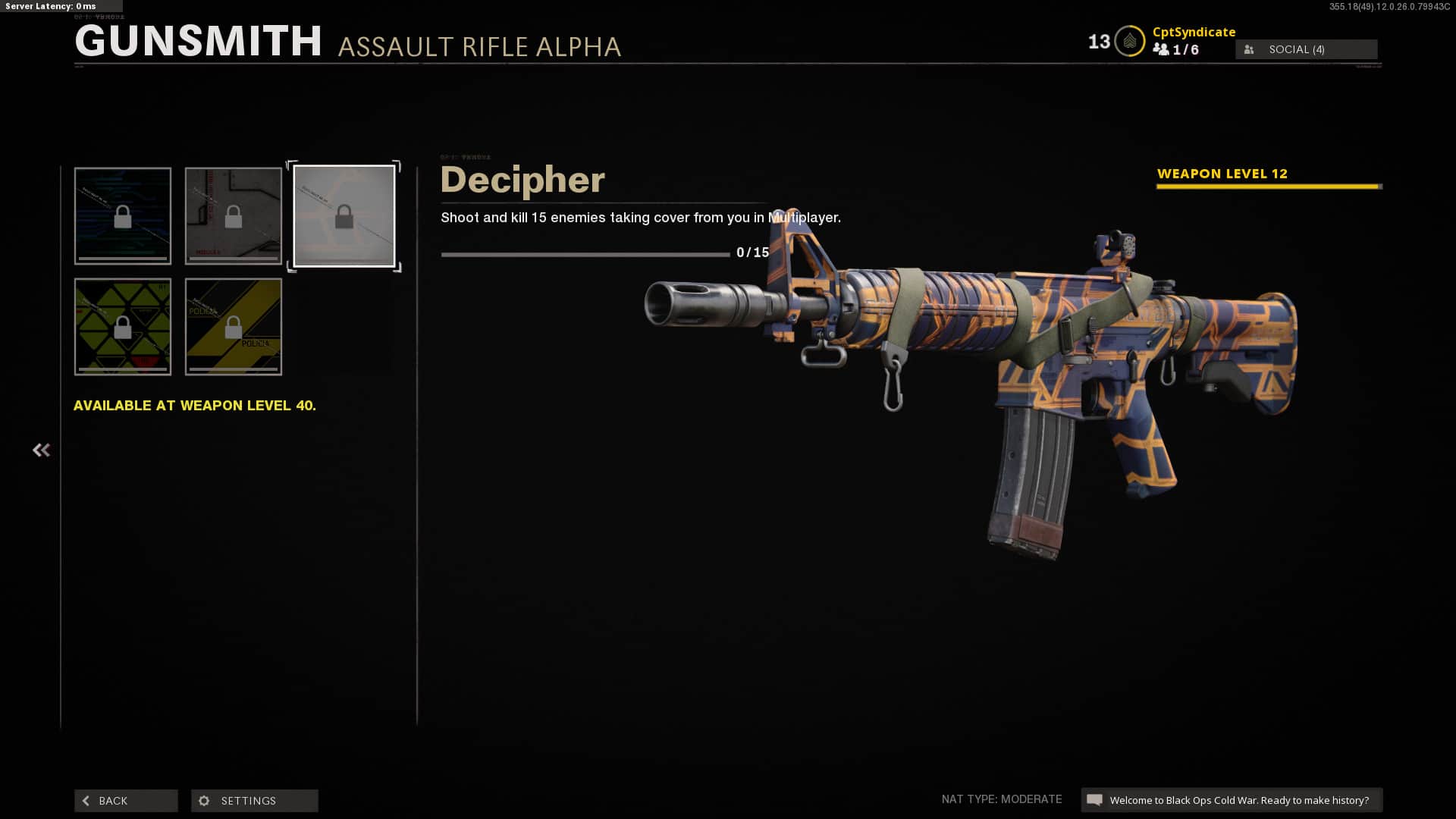Collapse the panel with the double-arrow
Image resolution: width=1456 pixels, height=819 pixels.
click(41, 450)
